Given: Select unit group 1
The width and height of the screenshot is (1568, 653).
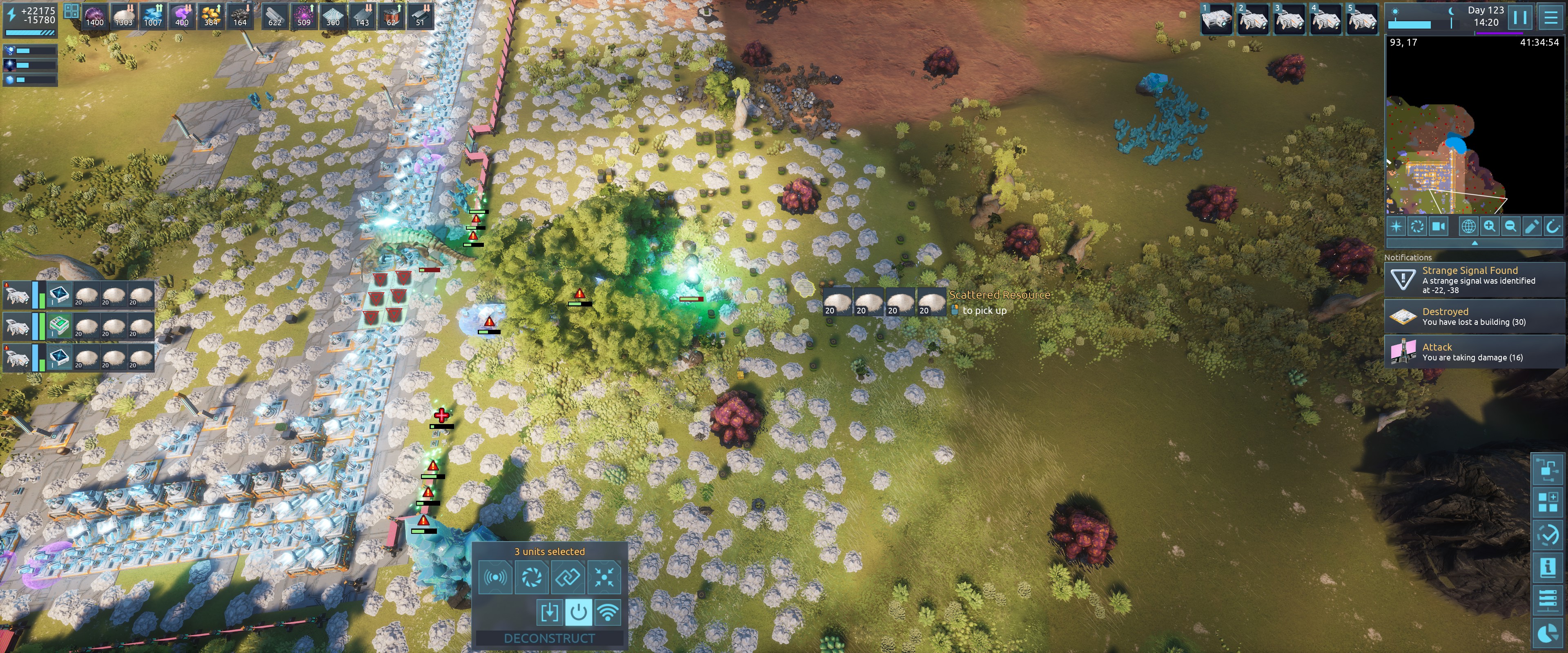Looking at the screenshot, I should tap(1216, 18).
